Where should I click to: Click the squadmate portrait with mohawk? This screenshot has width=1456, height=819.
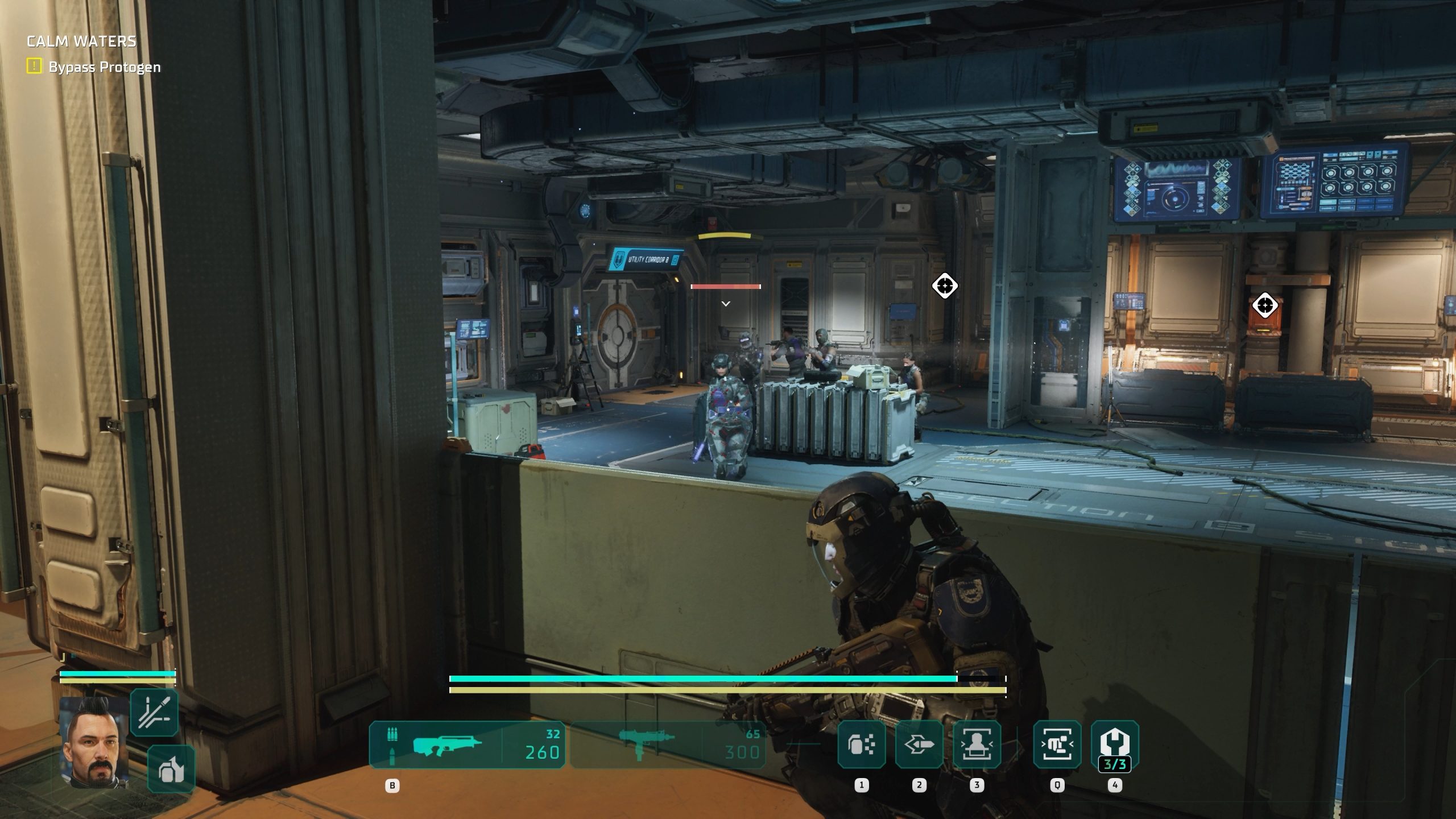click(94, 742)
